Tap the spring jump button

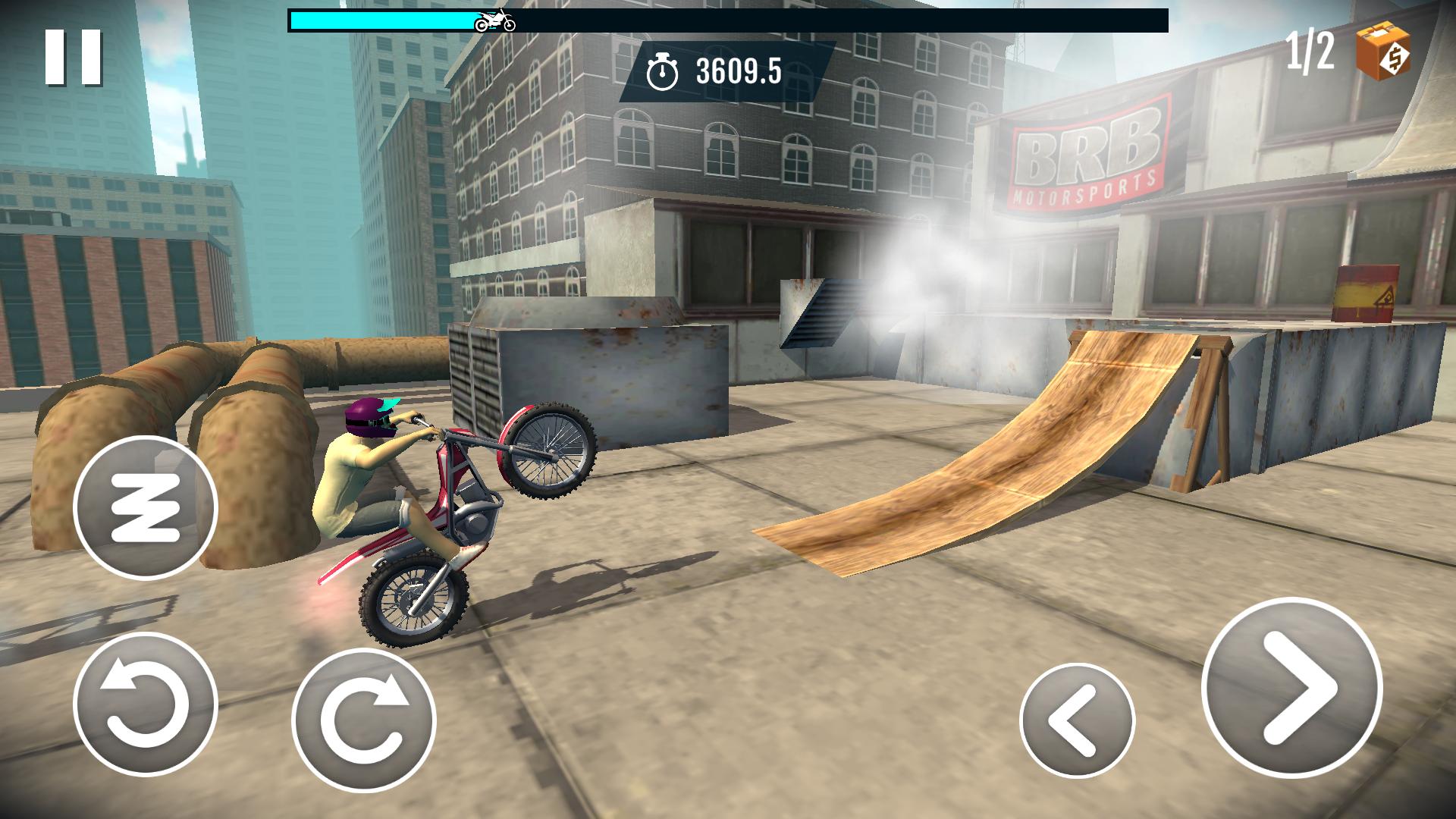(x=146, y=508)
